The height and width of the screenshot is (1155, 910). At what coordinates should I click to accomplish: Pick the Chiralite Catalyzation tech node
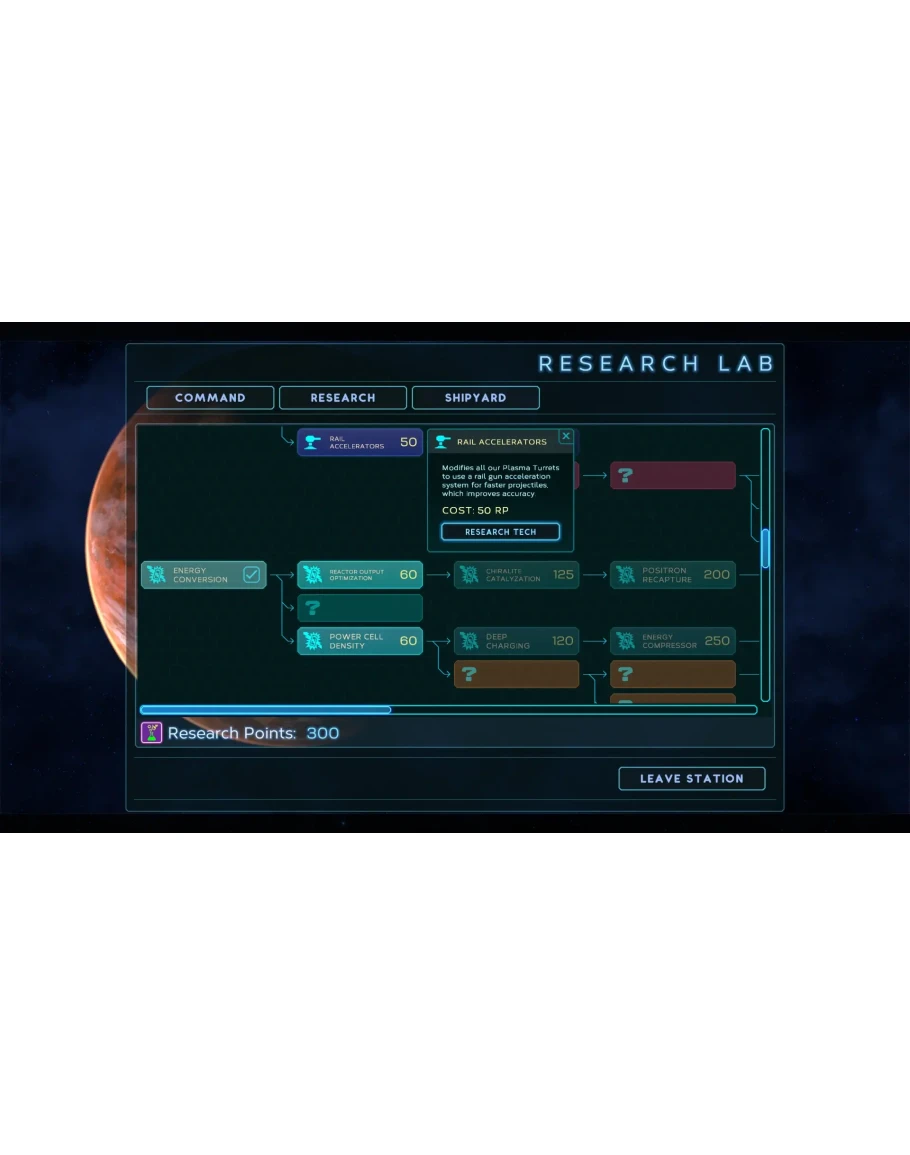[516, 575]
